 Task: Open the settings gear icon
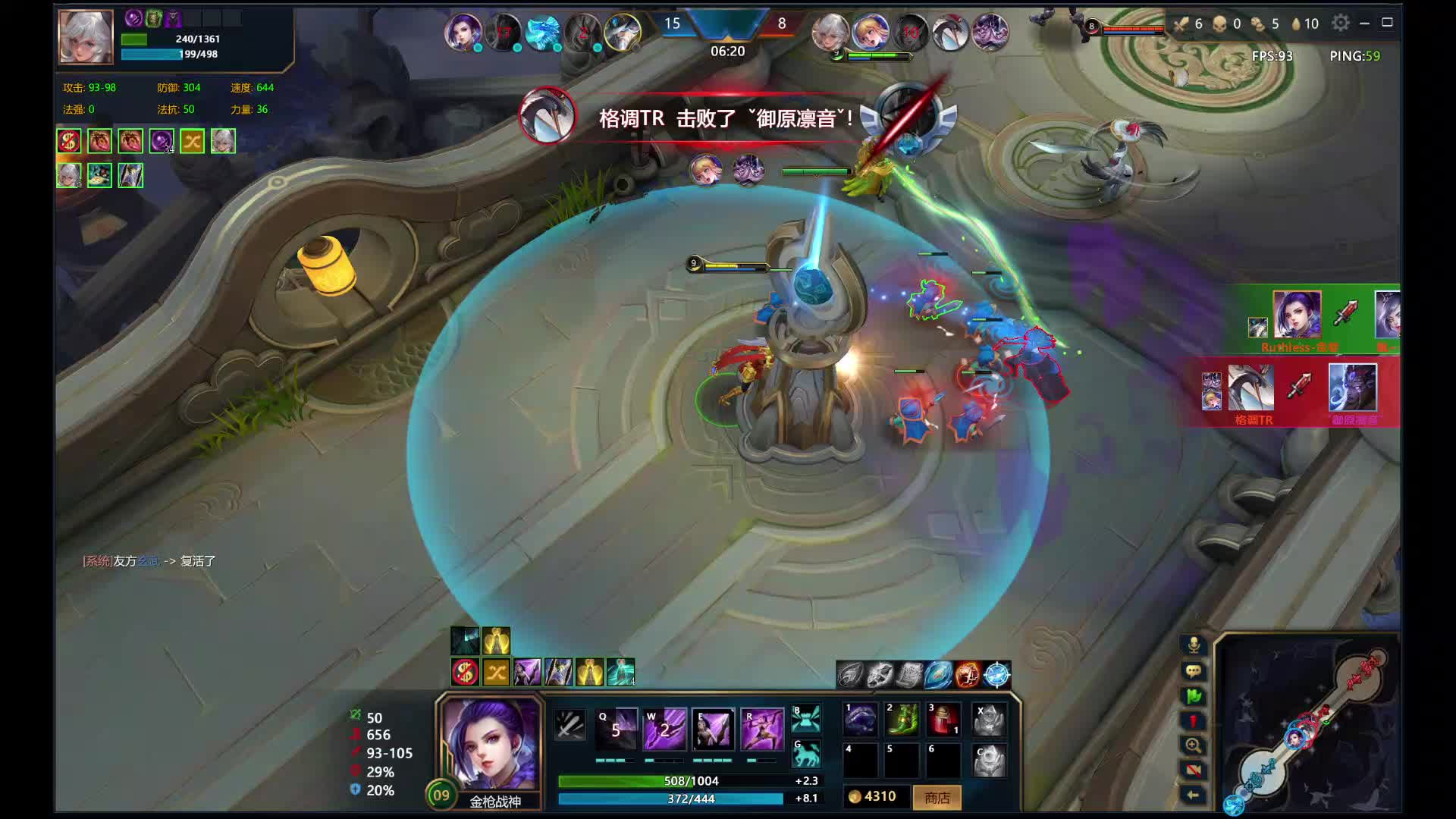pyautogui.click(x=1341, y=23)
